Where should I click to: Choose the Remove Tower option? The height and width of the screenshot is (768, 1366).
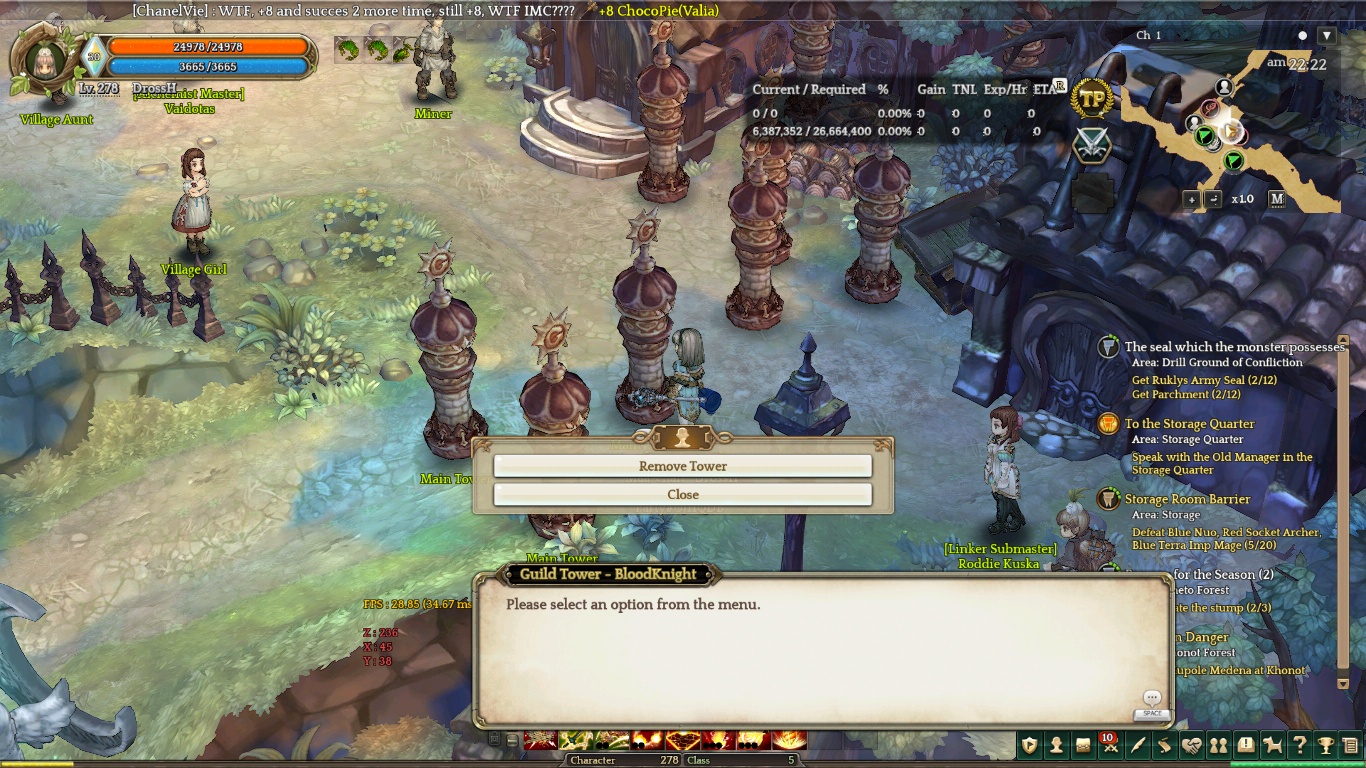click(683, 466)
